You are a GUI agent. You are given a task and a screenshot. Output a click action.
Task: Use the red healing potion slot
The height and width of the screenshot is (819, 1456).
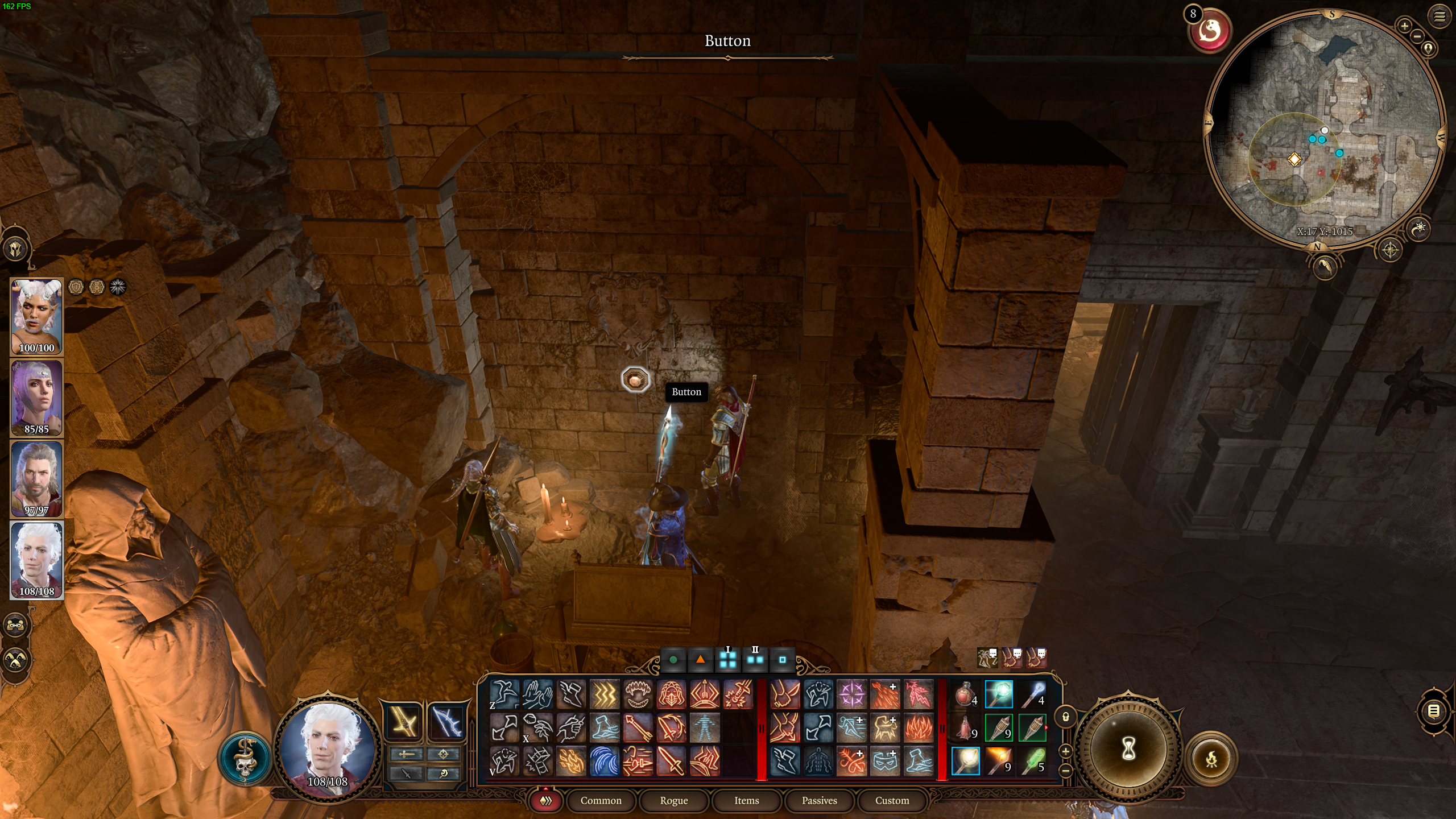click(965, 694)
